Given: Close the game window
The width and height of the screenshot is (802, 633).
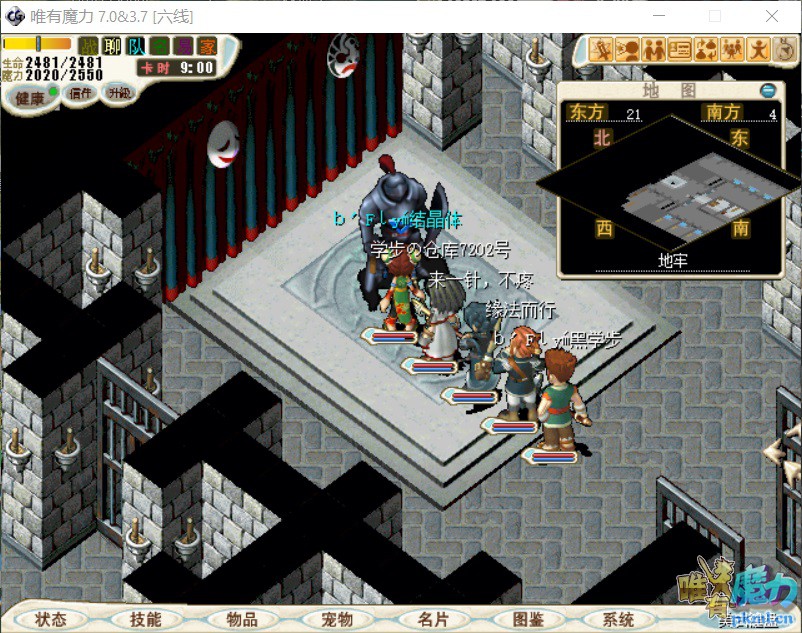Looking at the screenshot, I should coord(771,16).
